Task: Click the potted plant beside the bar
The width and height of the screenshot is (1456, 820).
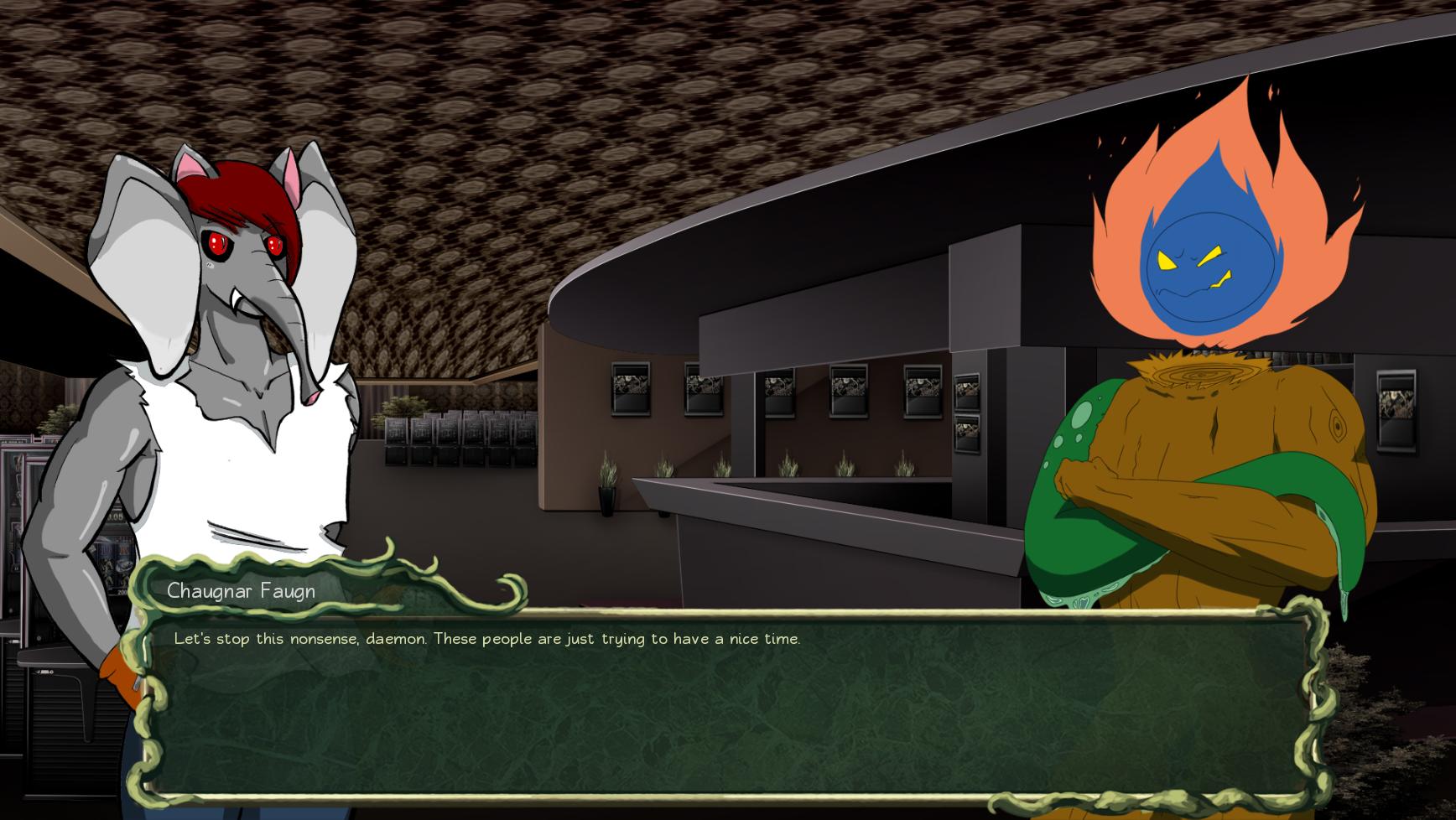Action: (x=606, y=495)
